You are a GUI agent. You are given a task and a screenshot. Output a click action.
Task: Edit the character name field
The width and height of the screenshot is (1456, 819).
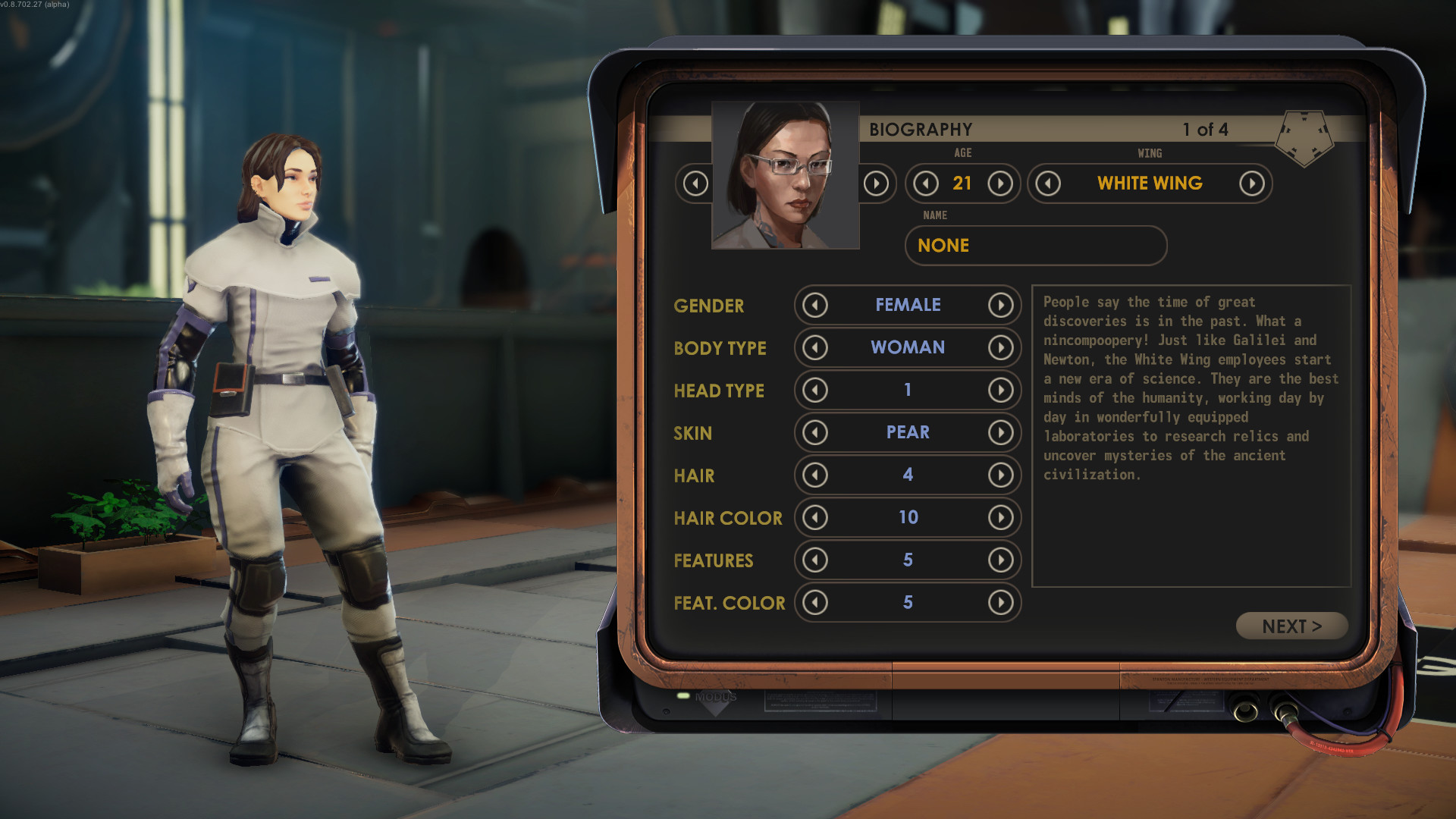click(1035, 246)
